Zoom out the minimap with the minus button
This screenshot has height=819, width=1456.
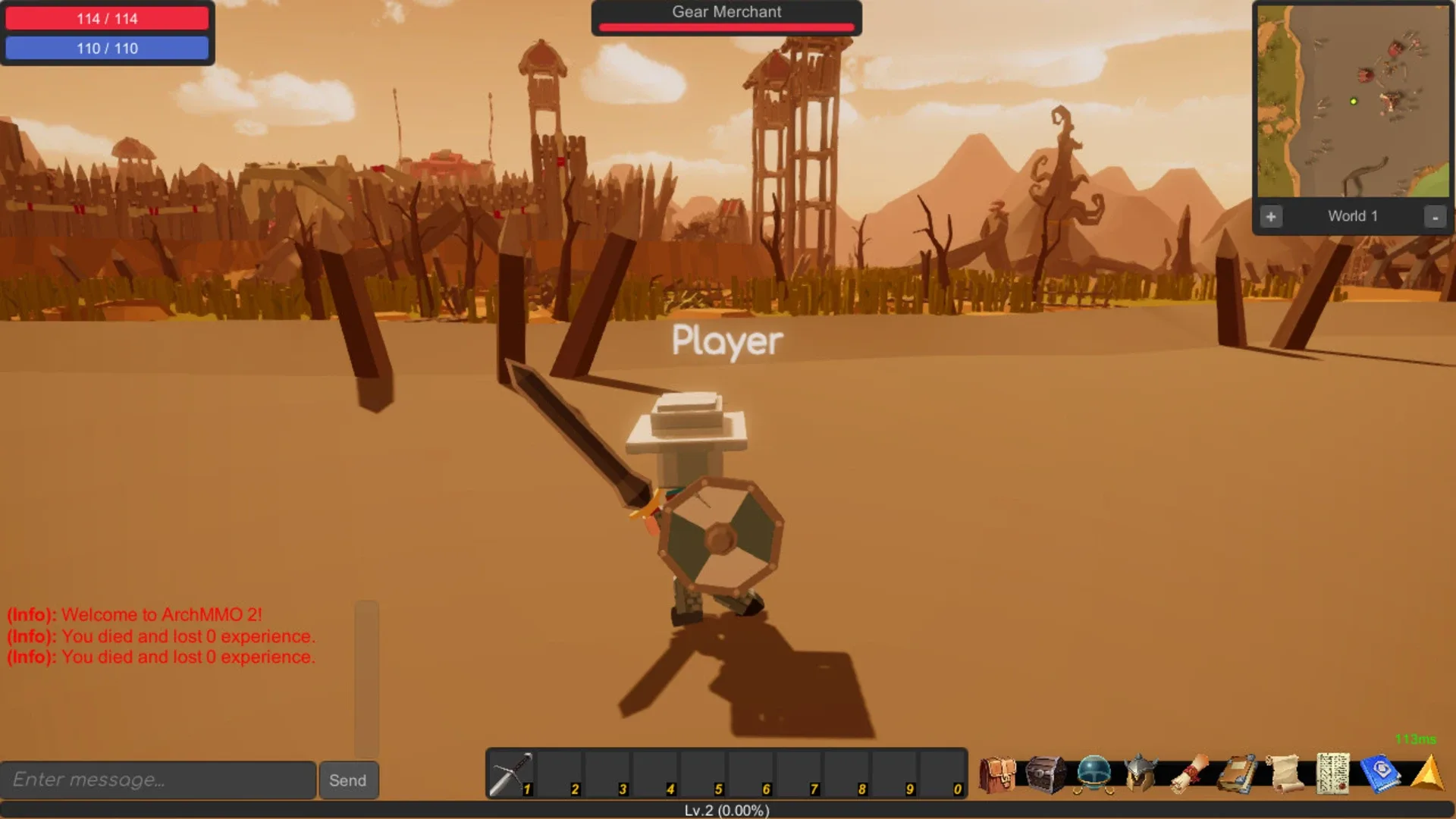point(1435,216)
